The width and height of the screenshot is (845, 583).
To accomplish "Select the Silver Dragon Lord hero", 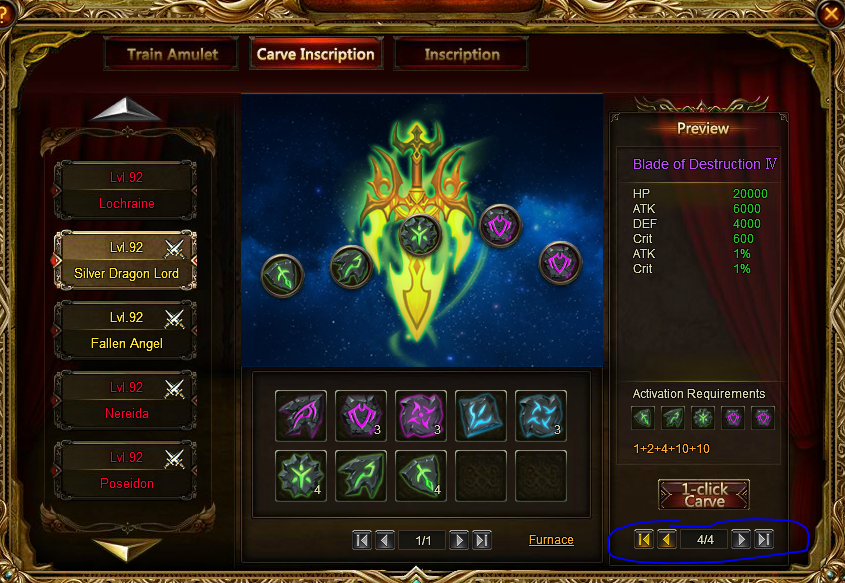I will tap(126, 260).
